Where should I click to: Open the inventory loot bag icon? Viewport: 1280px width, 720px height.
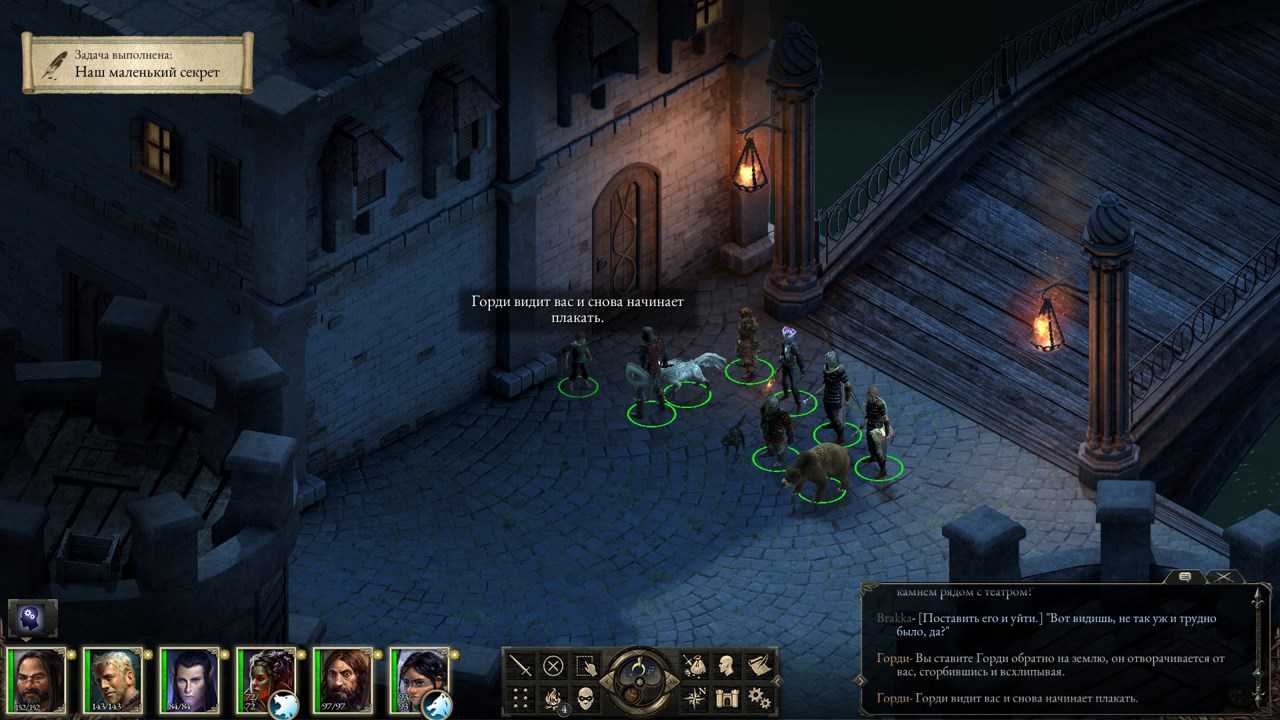[694, 665]
